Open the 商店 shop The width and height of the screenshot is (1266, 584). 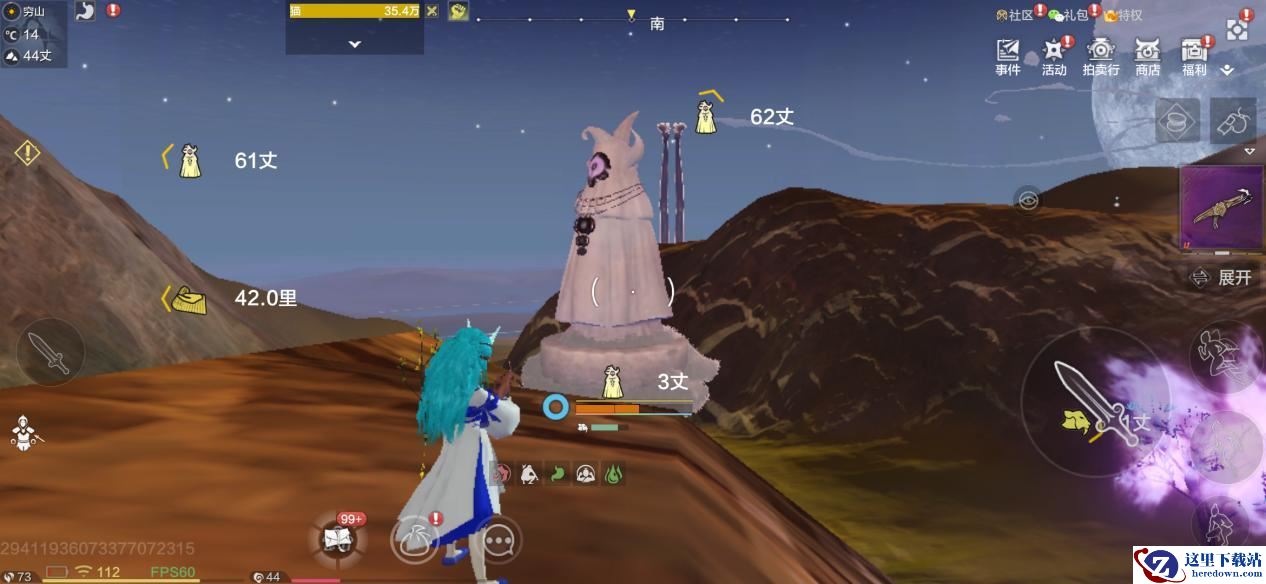(x=1148, y=55)
